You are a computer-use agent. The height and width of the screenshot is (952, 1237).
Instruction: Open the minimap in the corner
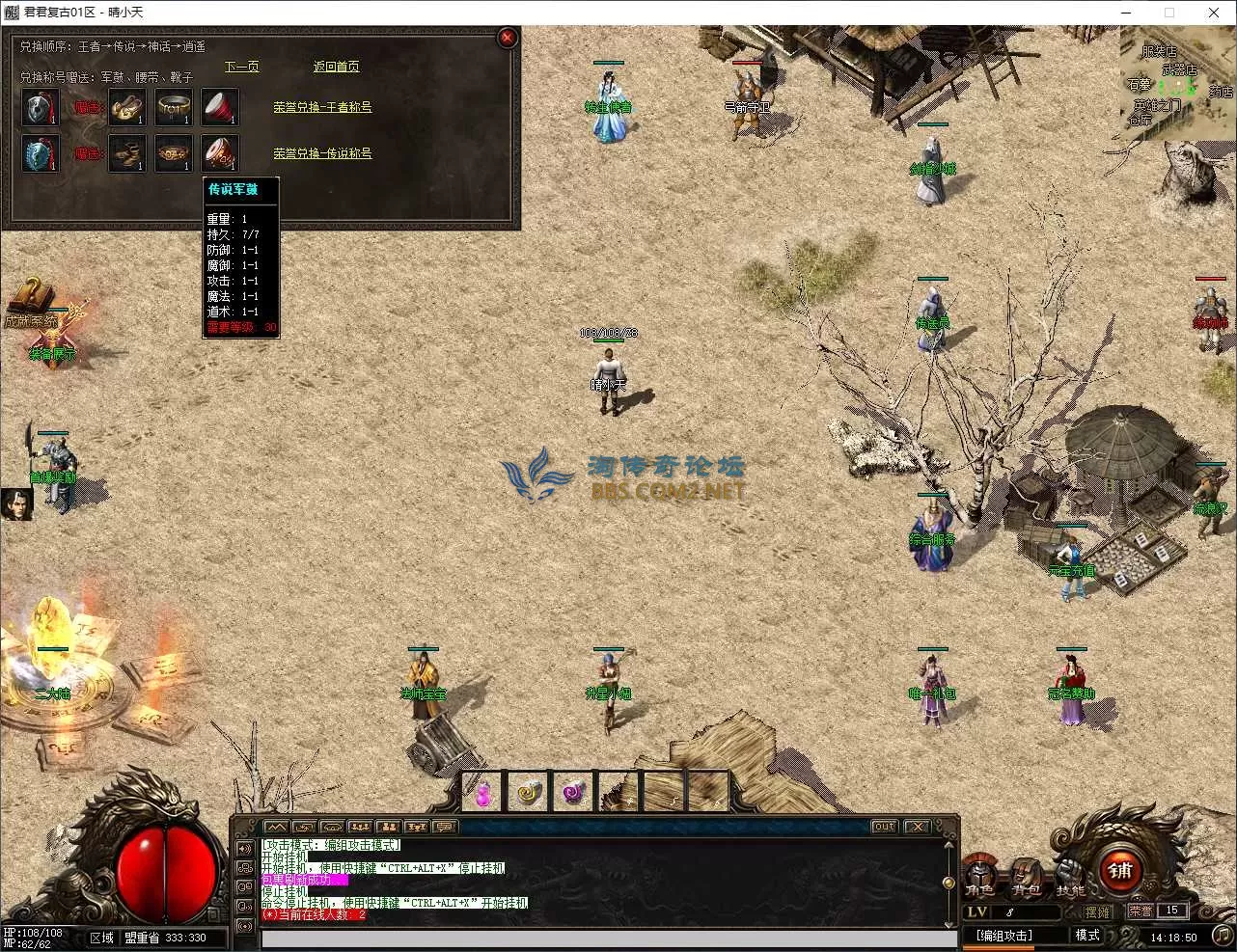[1177, 82]
